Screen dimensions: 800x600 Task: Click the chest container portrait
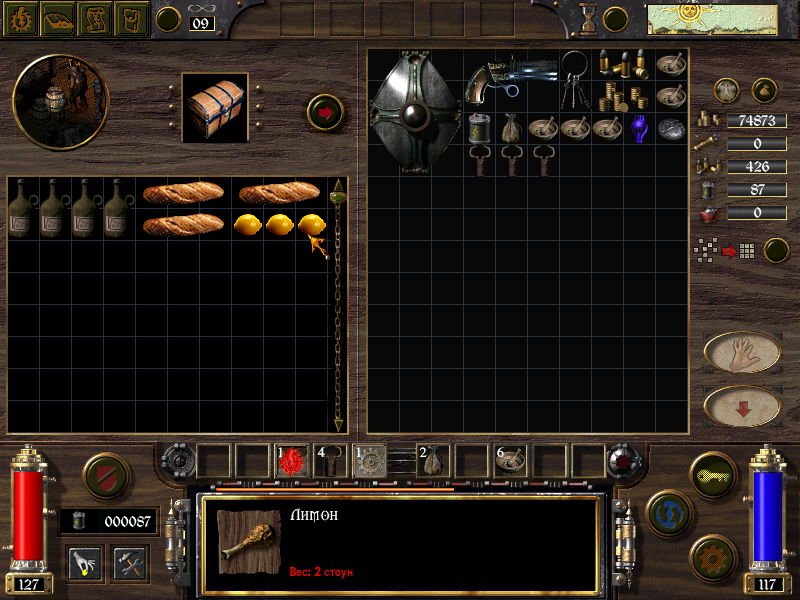[215, 106]
